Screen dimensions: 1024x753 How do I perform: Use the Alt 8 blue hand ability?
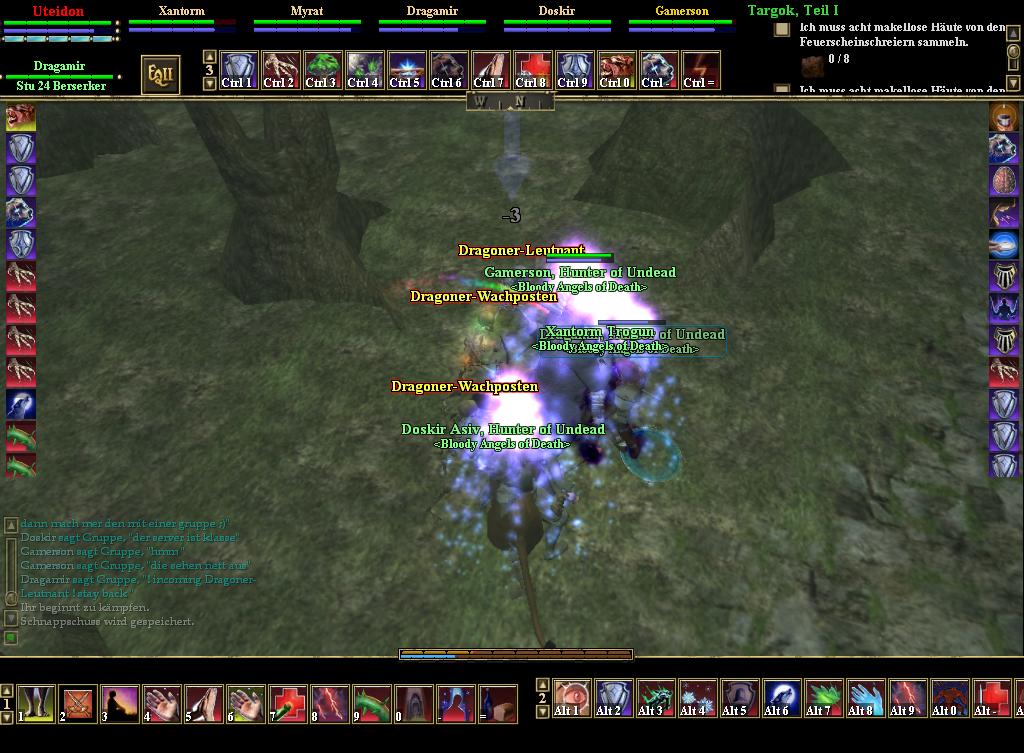coord(866,697)
